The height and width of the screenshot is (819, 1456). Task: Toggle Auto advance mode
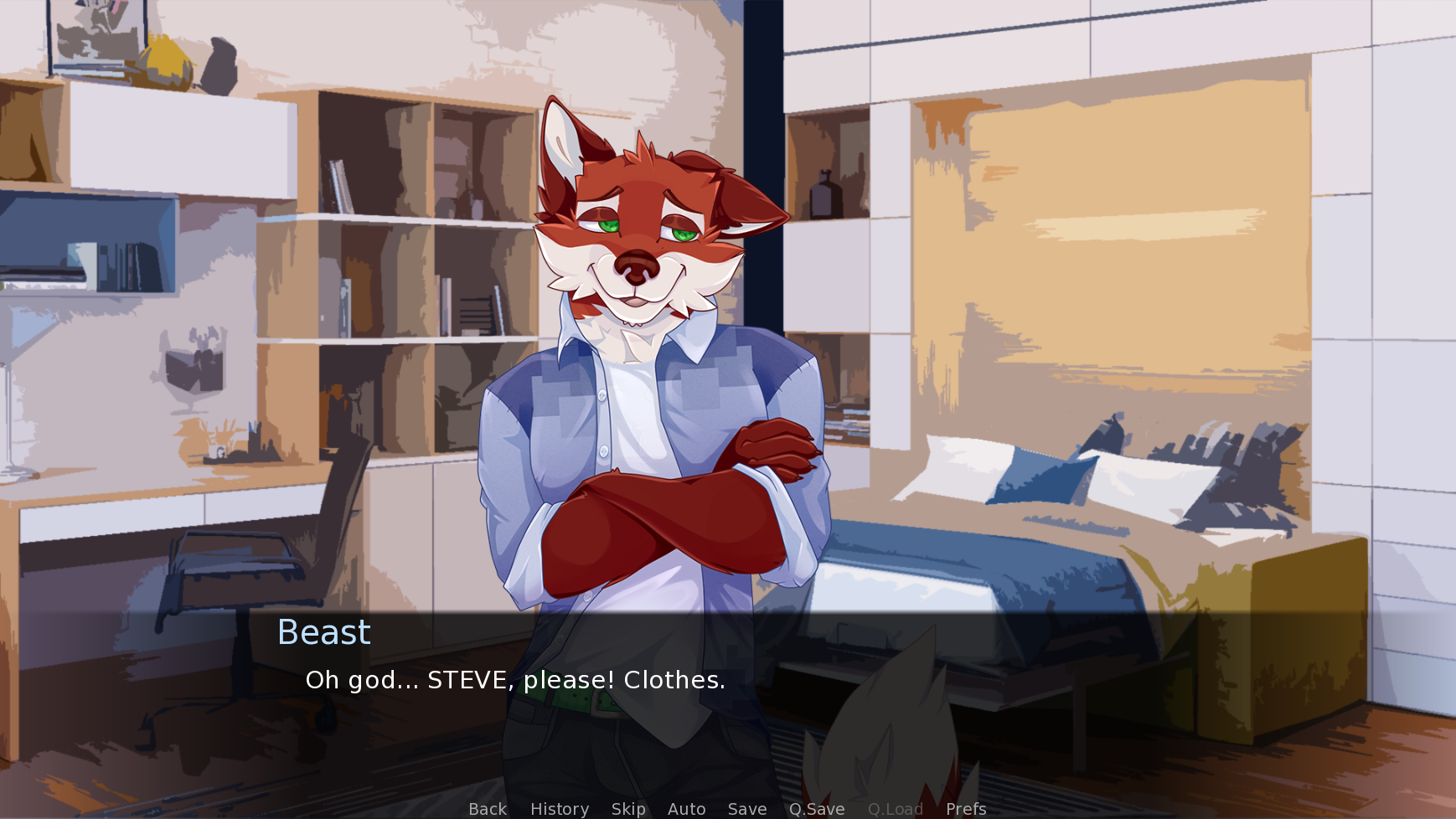tap(686, 809)
